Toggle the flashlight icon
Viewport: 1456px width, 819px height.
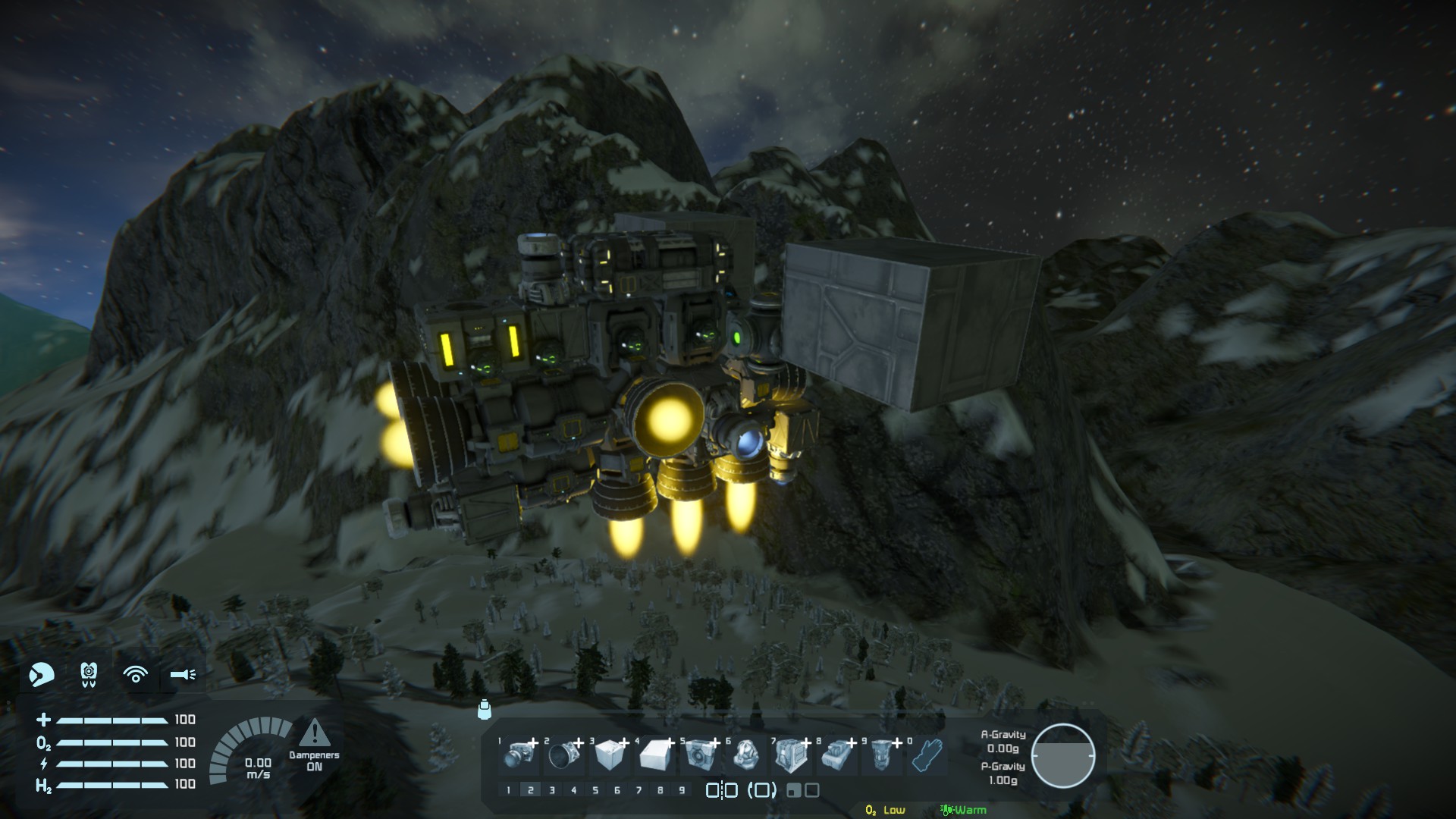183,674
